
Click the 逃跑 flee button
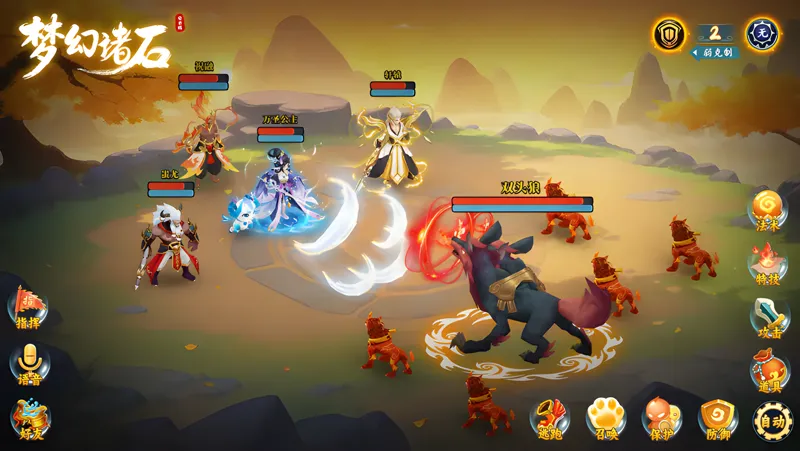[x=550, y=418]
